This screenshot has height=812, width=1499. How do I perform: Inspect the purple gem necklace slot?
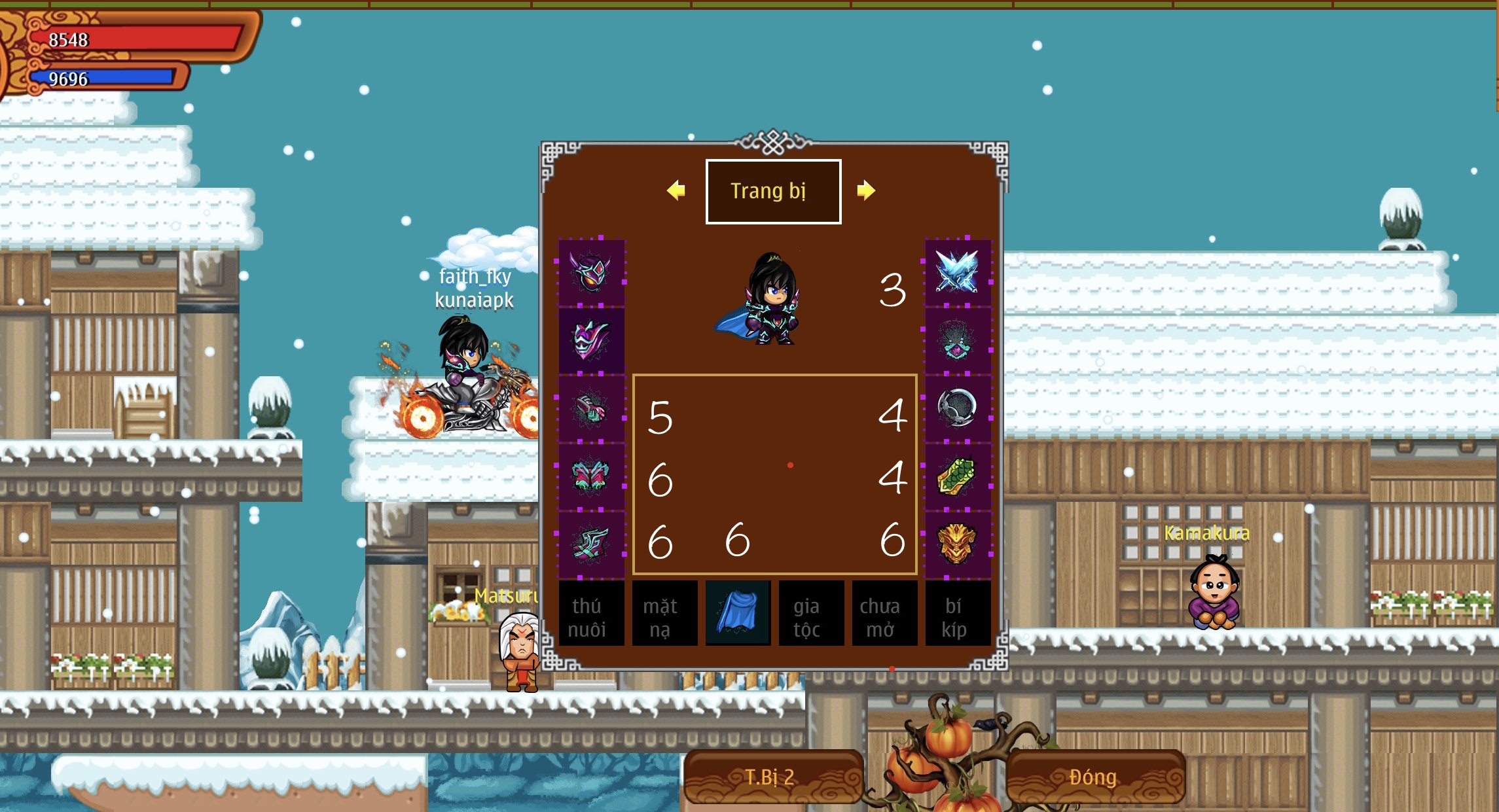(x=957, y=340)
